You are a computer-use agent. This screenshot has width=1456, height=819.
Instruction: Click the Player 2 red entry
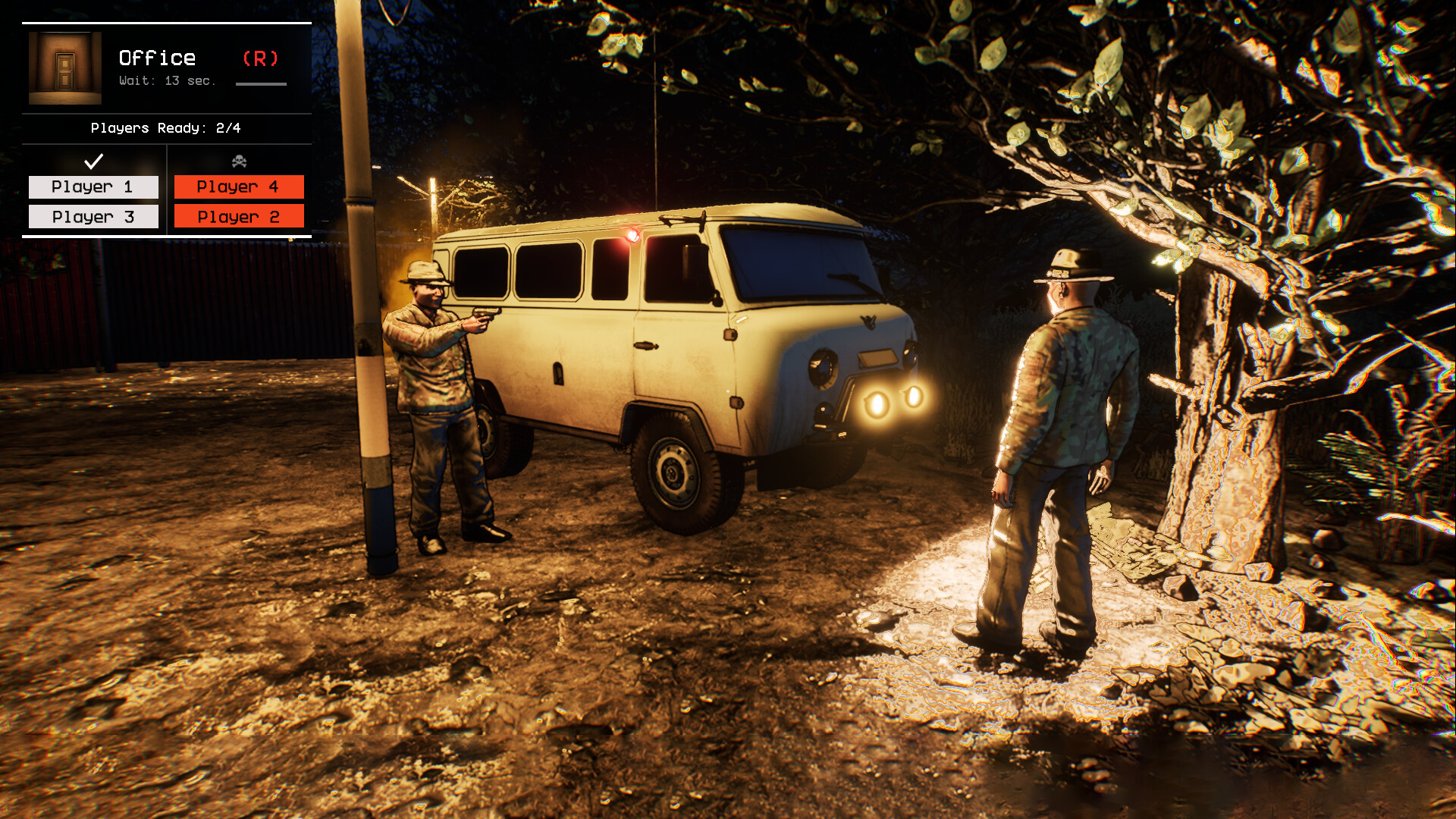pos(239,216)
